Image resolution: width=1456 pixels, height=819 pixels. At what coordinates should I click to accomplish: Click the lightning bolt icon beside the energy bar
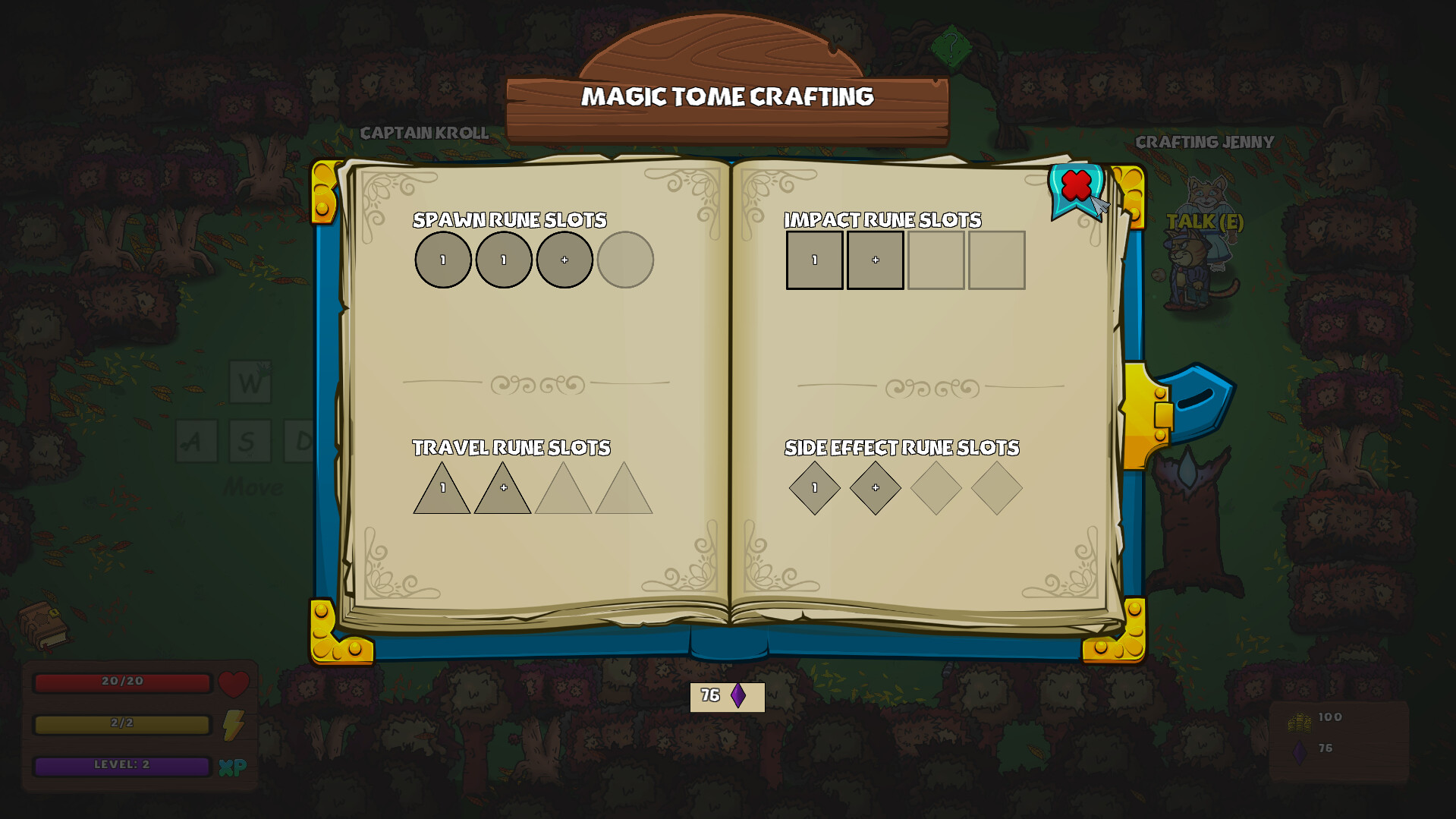pos(232,726)
